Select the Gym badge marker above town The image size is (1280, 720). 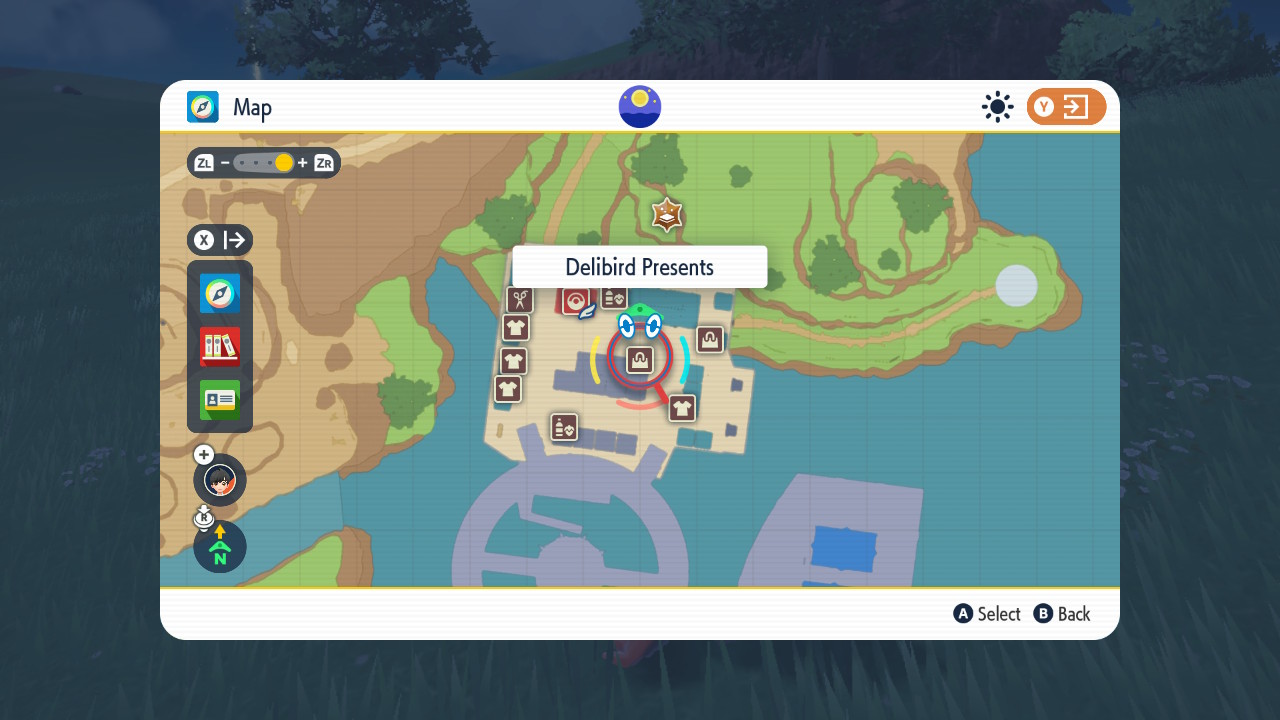pyautogui.click(x=667, y=213)
